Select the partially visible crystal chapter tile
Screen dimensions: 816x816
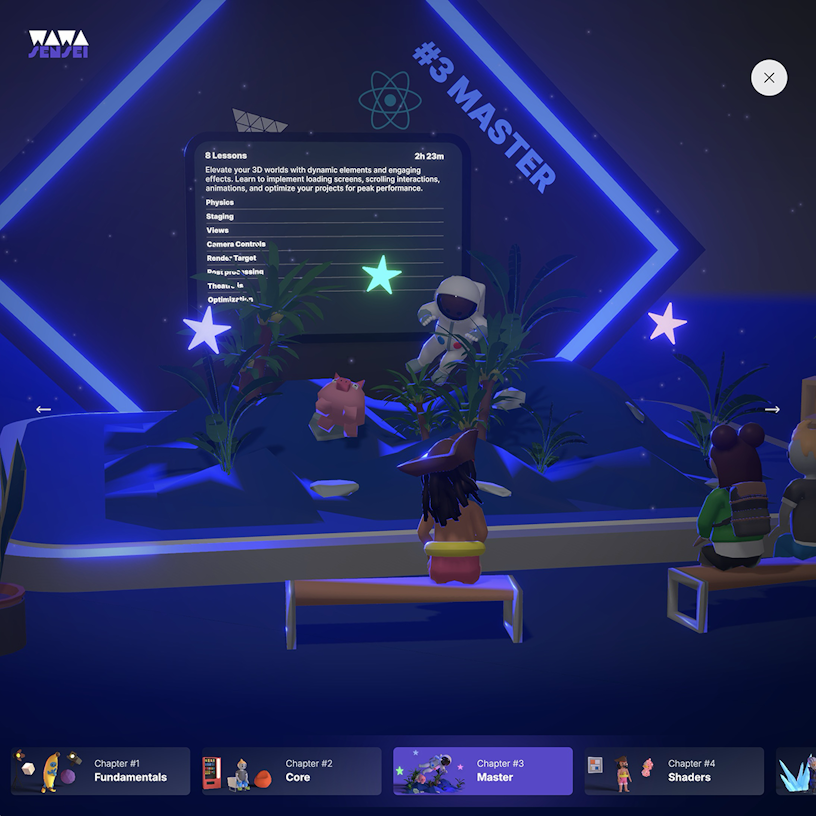coord(797,771)
